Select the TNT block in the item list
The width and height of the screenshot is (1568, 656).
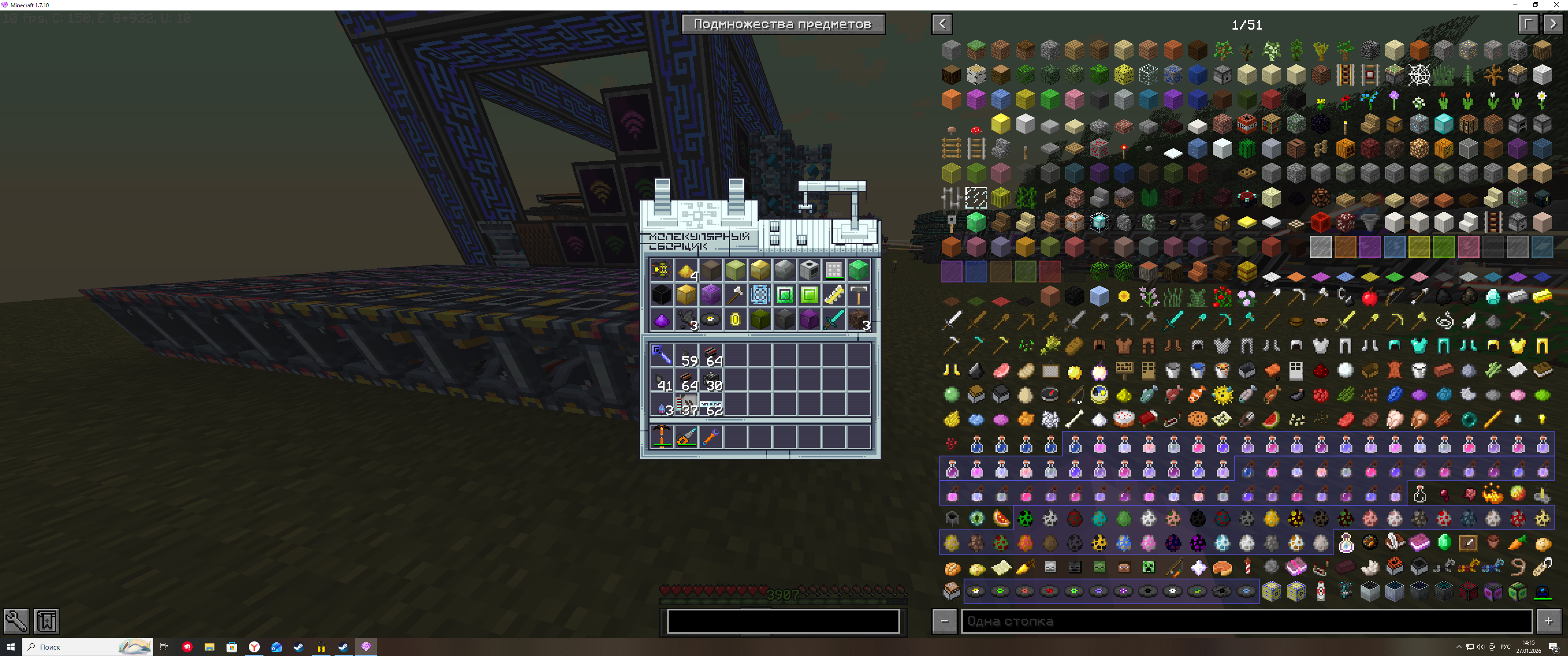(1247, 124)
